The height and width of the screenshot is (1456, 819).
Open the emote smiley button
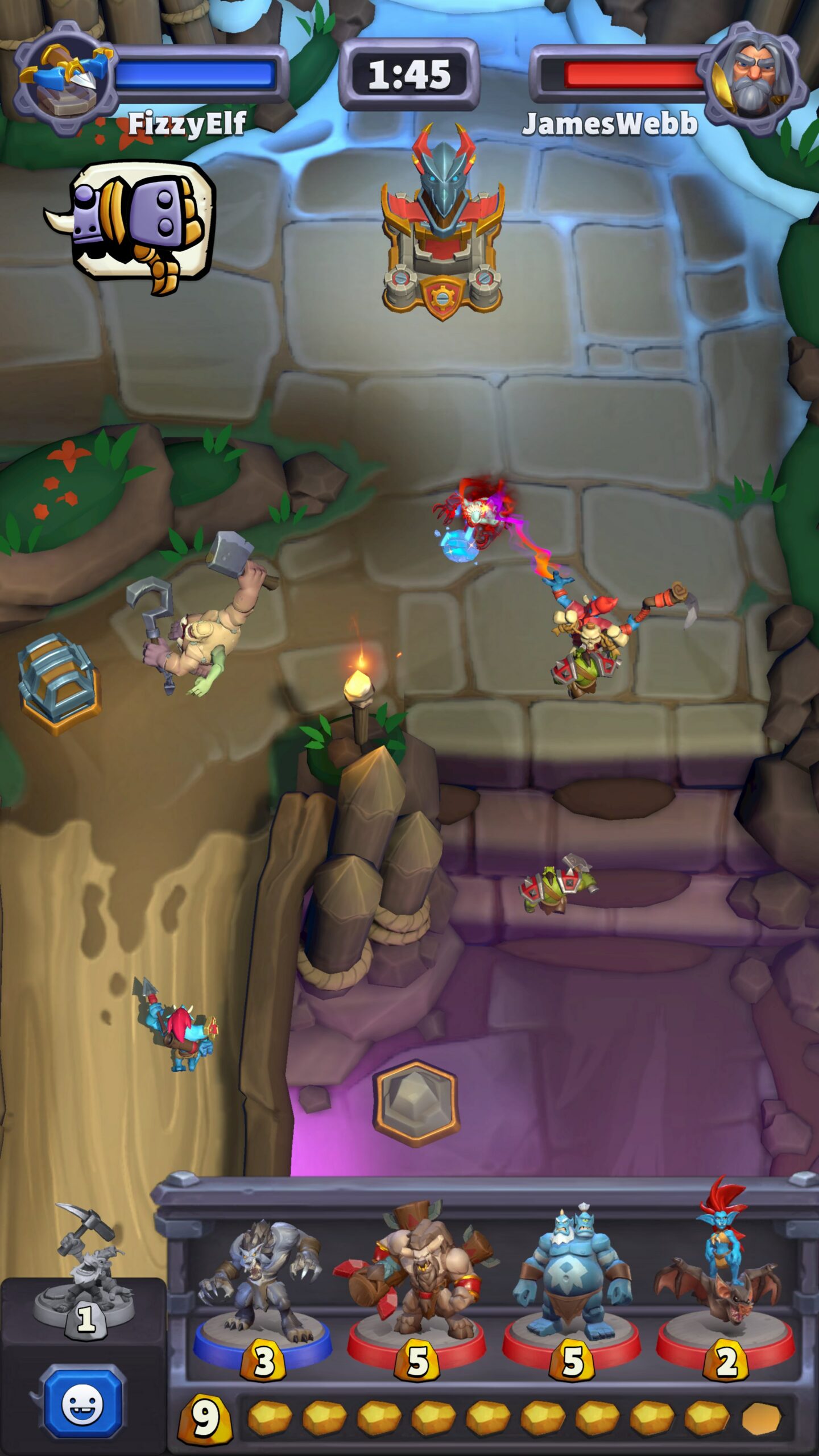[x=83, y=1404]
